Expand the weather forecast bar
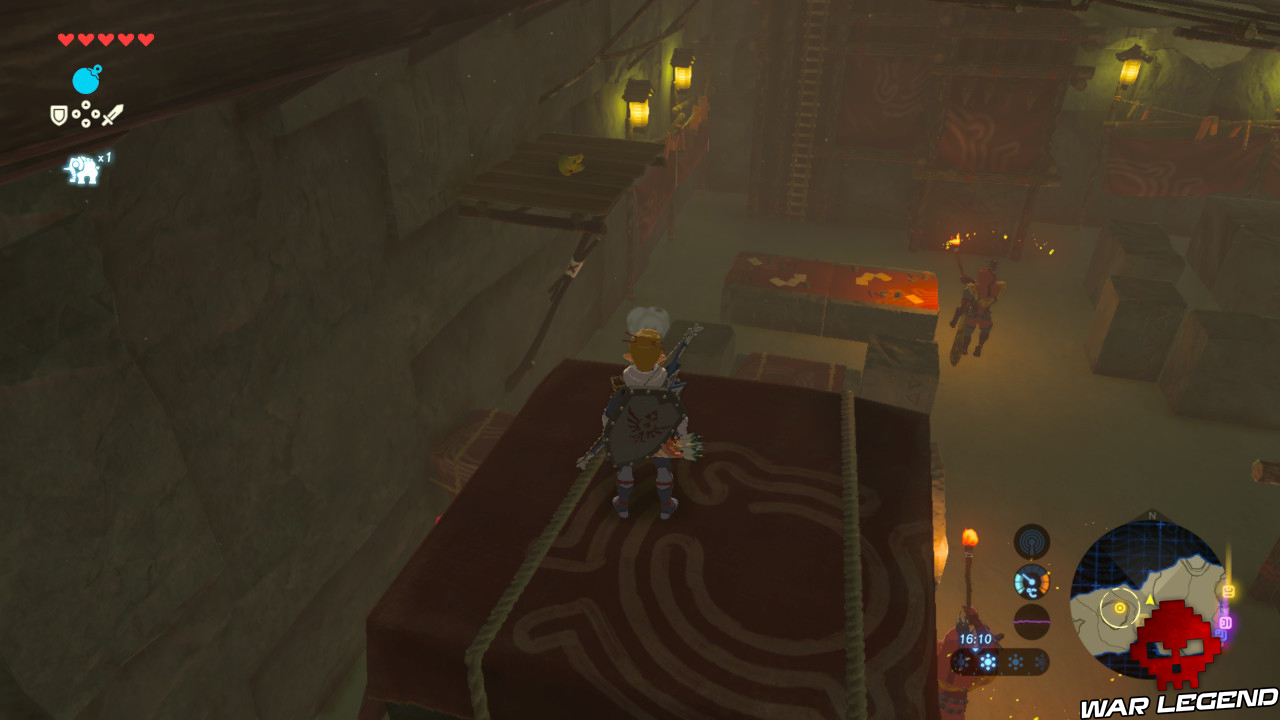Screen dimensions: 1280x720 [x=1015, y=659]
